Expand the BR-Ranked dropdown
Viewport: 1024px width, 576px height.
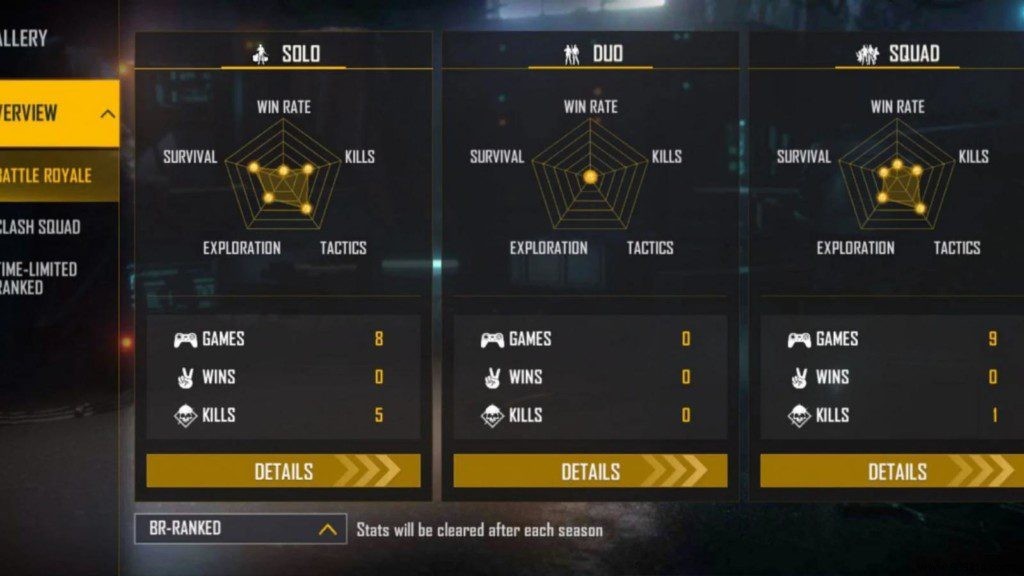[240, 529]
